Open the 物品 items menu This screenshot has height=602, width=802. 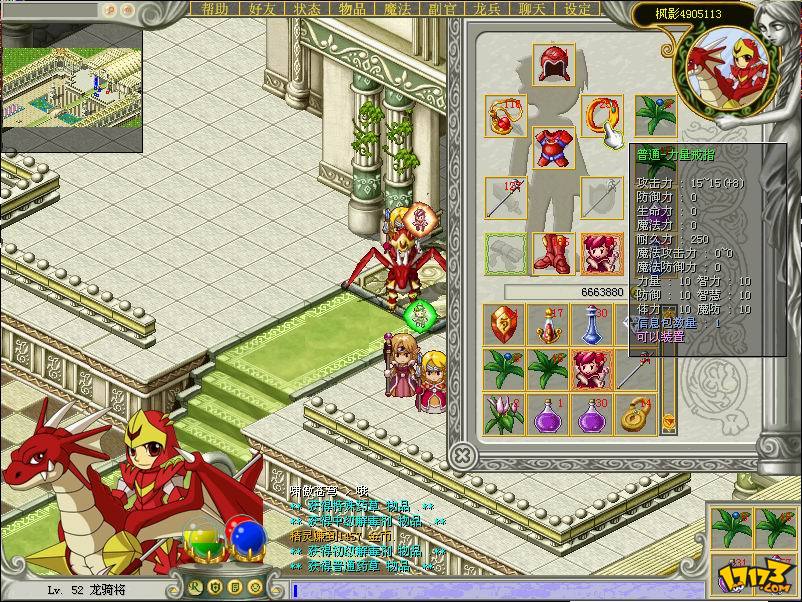coord(352,9)
